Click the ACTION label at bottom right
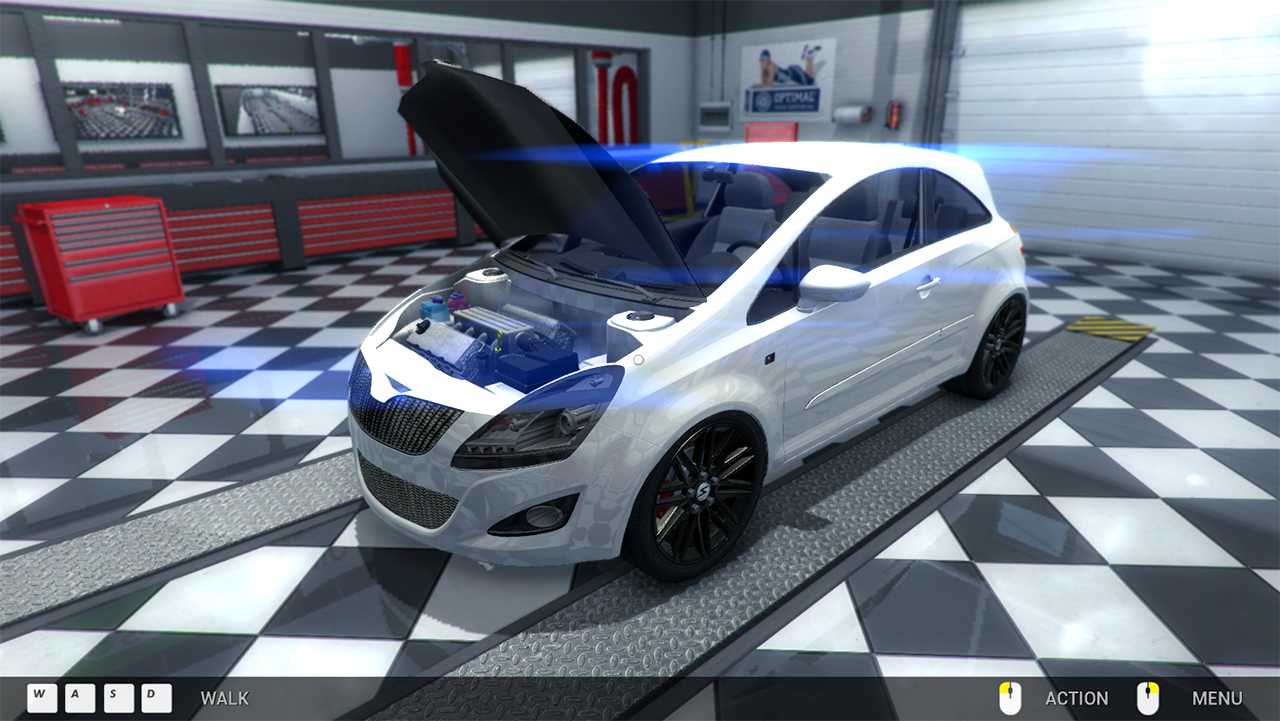This screenshot has width=1280, height=721. point(1077,698)
